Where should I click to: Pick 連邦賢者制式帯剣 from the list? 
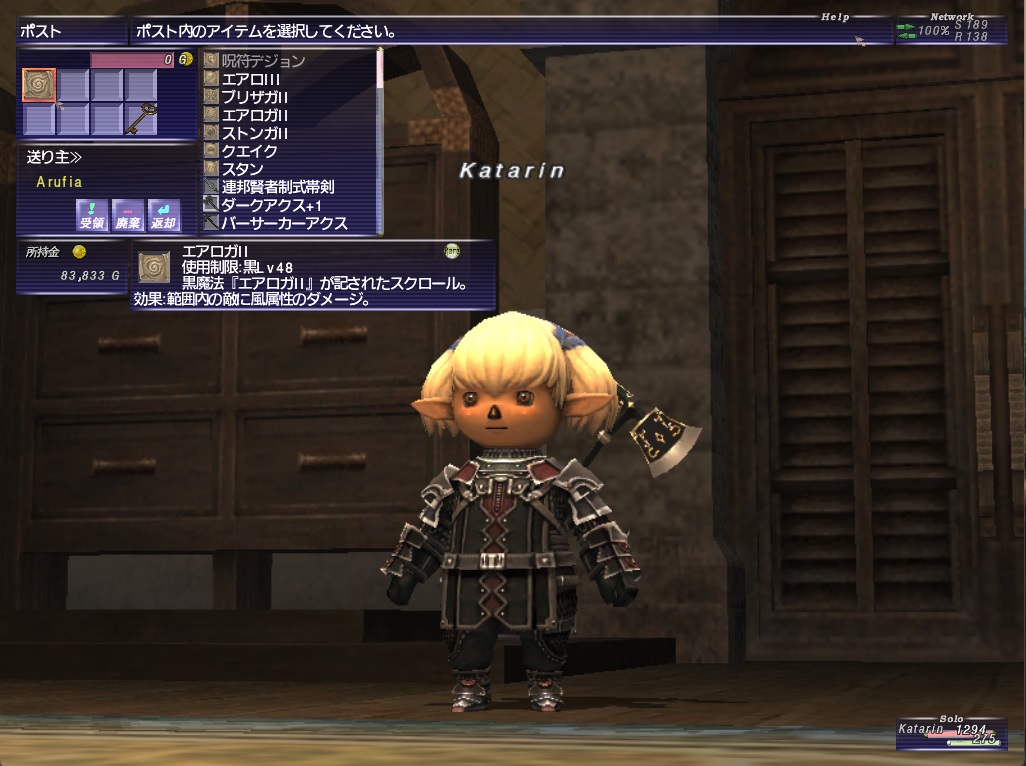coord(277,187)
